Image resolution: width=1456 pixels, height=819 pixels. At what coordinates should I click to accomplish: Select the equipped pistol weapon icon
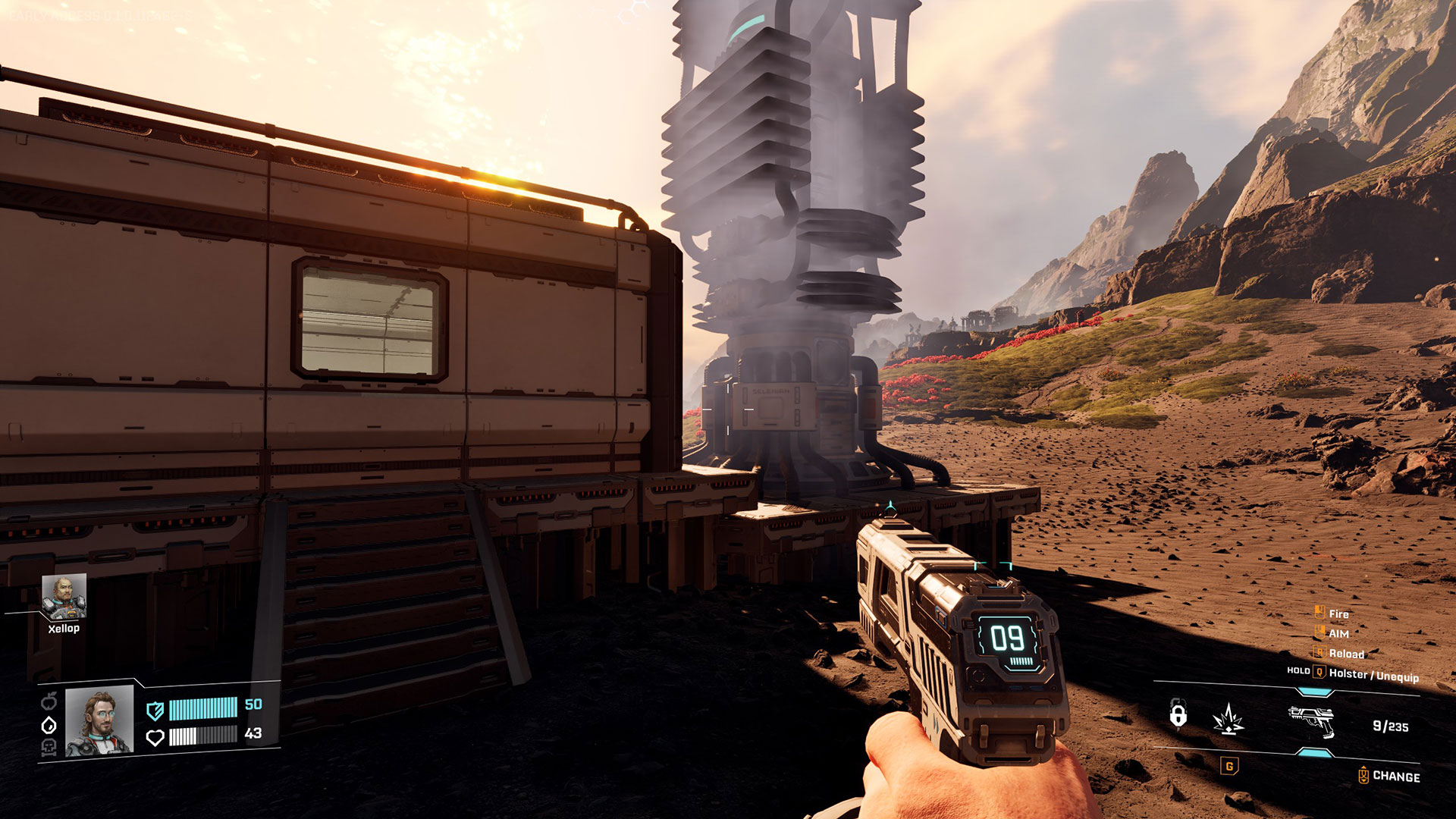pos(1312,721)
